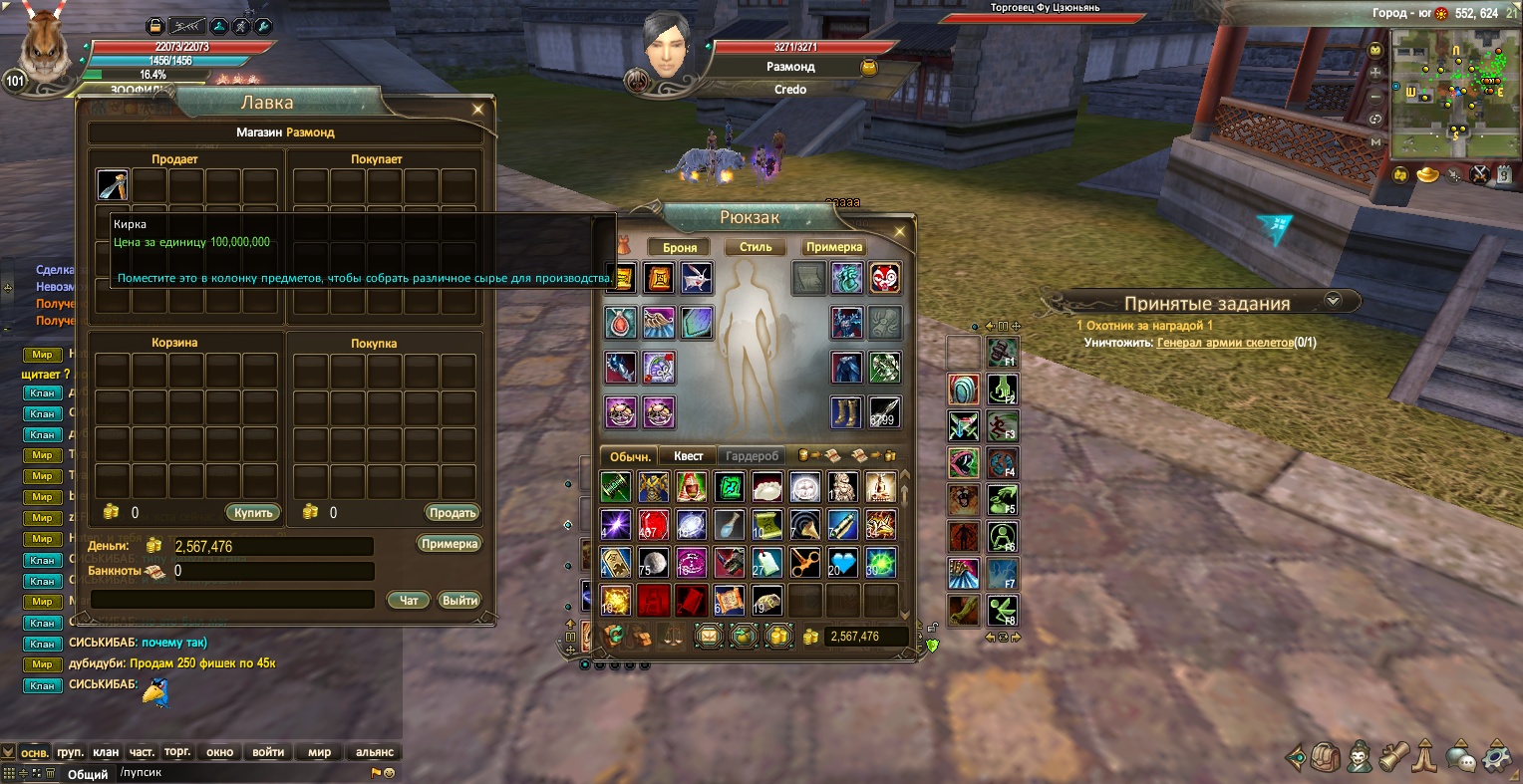Open Чат with the shop owner
Screen dimensions: 1523x784
[409, 600]
